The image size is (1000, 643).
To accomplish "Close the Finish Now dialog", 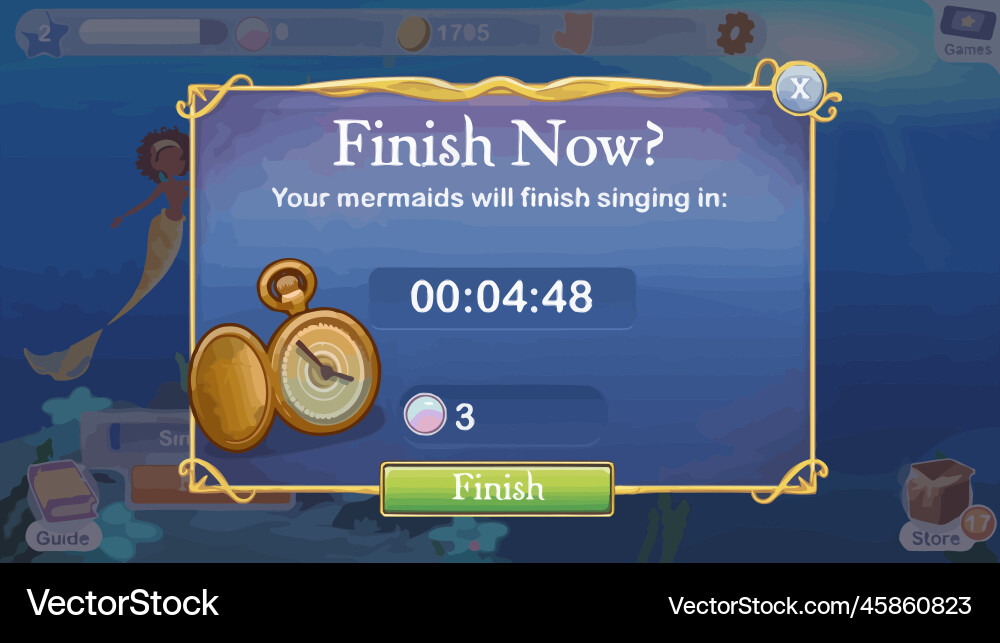I will tap(799, 88).
